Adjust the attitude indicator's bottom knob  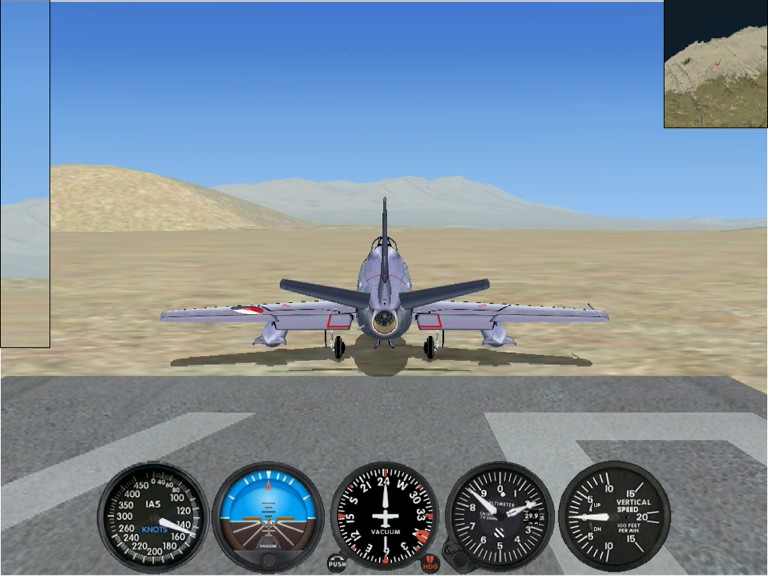pos(268,558)
